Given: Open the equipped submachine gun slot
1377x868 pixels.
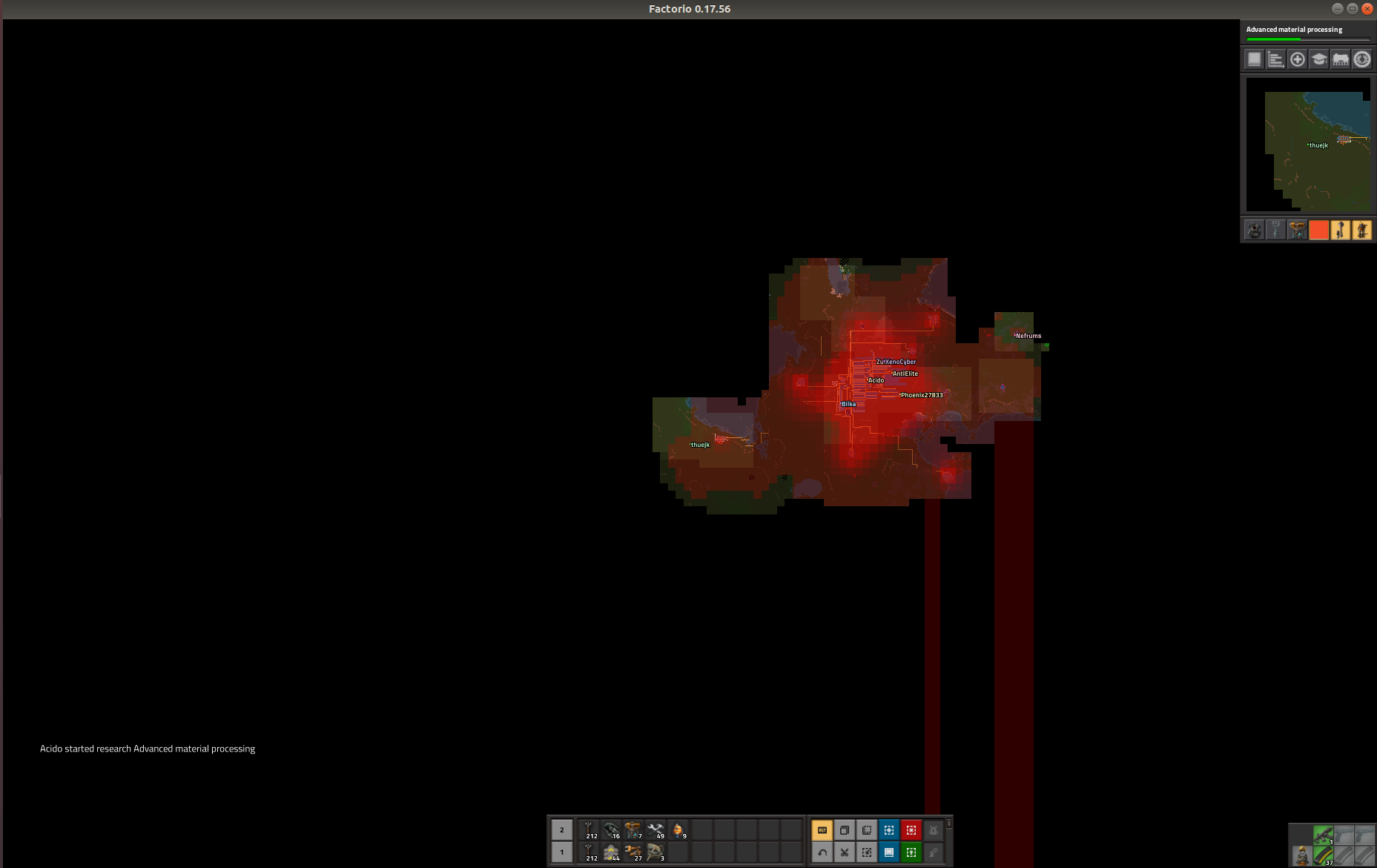Looking at the screenshot, I should click(x=1324, y=835).
